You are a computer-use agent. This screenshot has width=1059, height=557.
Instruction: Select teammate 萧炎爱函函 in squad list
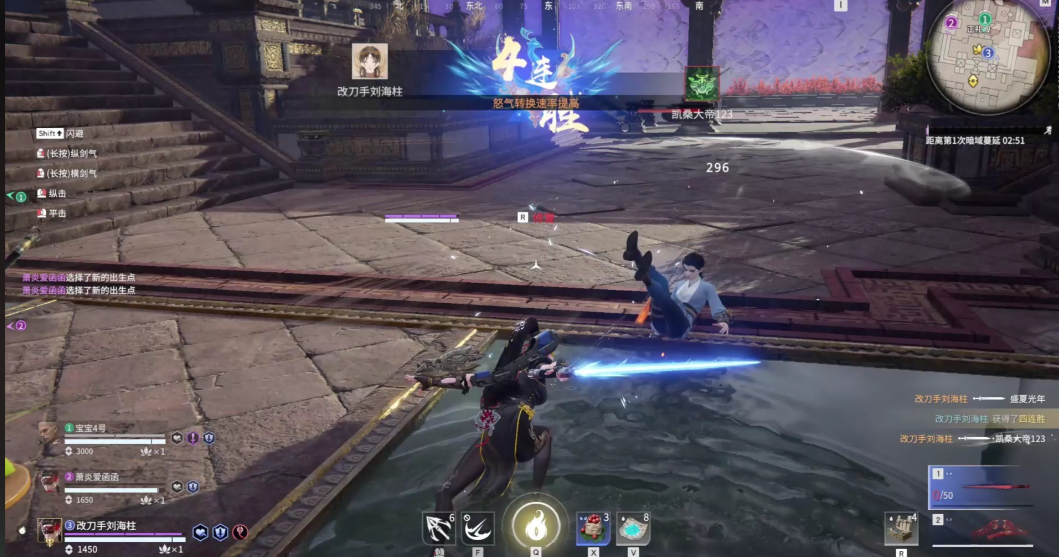coord(49,482)
